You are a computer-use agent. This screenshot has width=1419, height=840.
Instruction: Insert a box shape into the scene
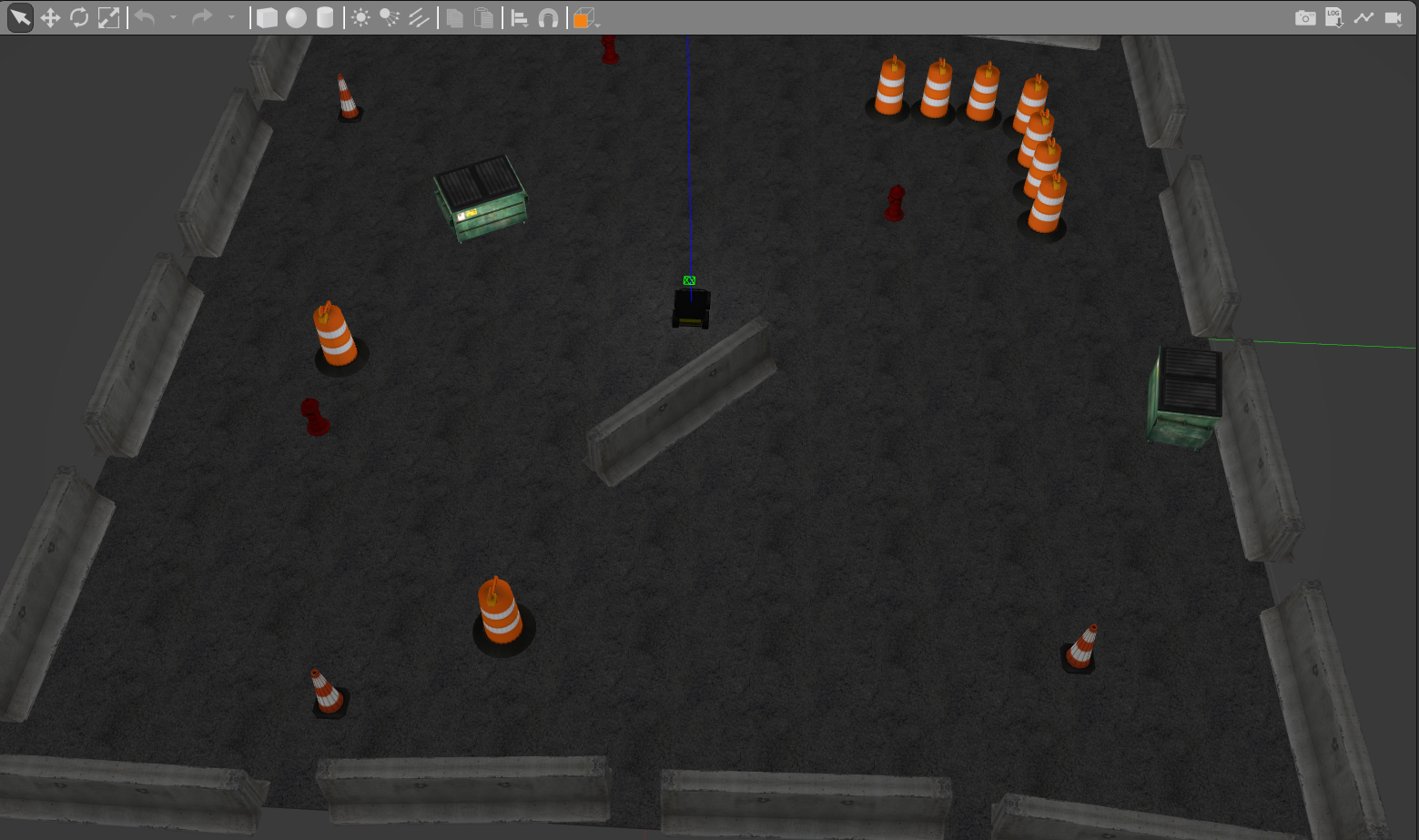click(x=267, y=17)
